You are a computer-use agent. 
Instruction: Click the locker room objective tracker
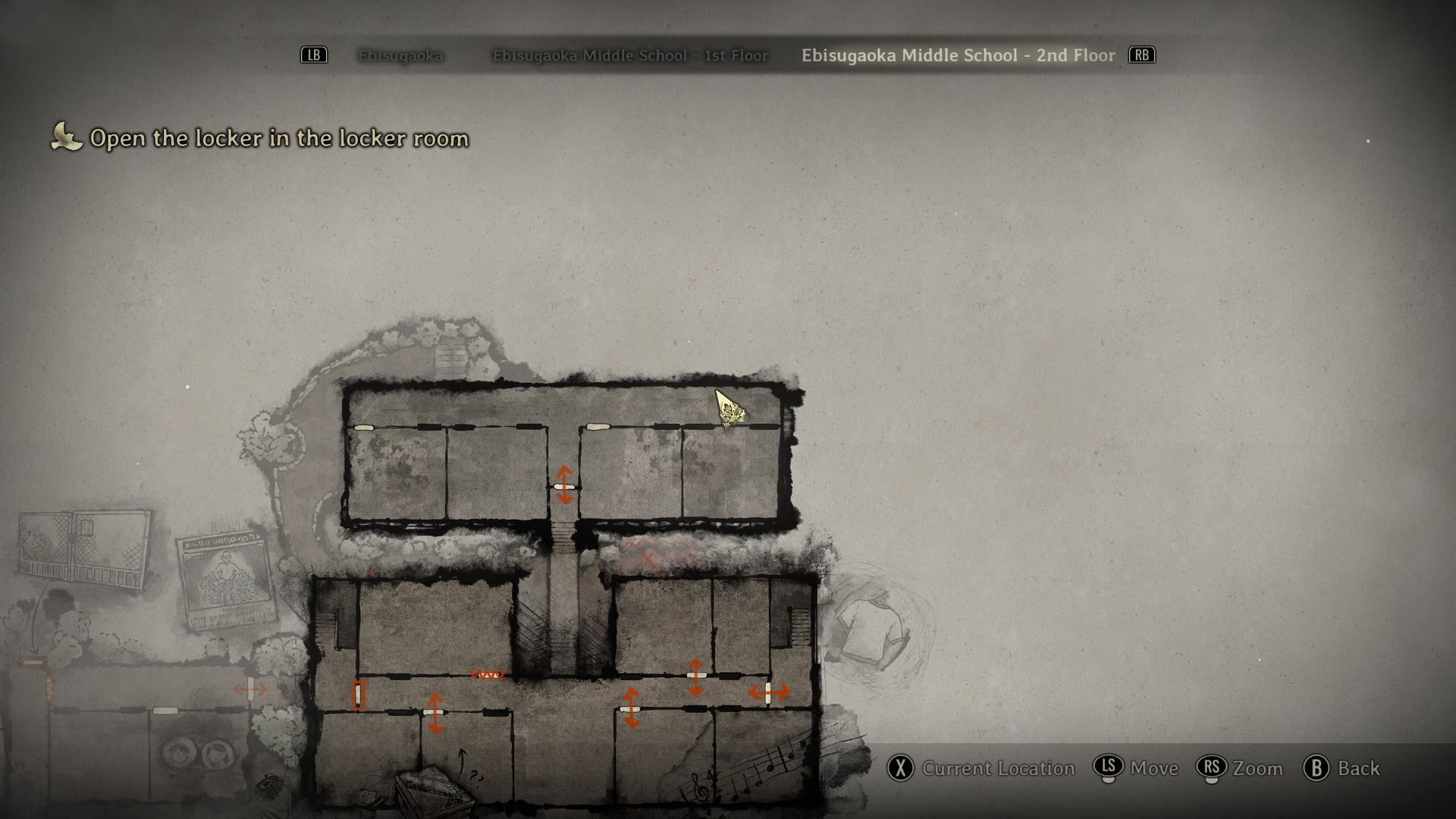[x=278, y=138]
